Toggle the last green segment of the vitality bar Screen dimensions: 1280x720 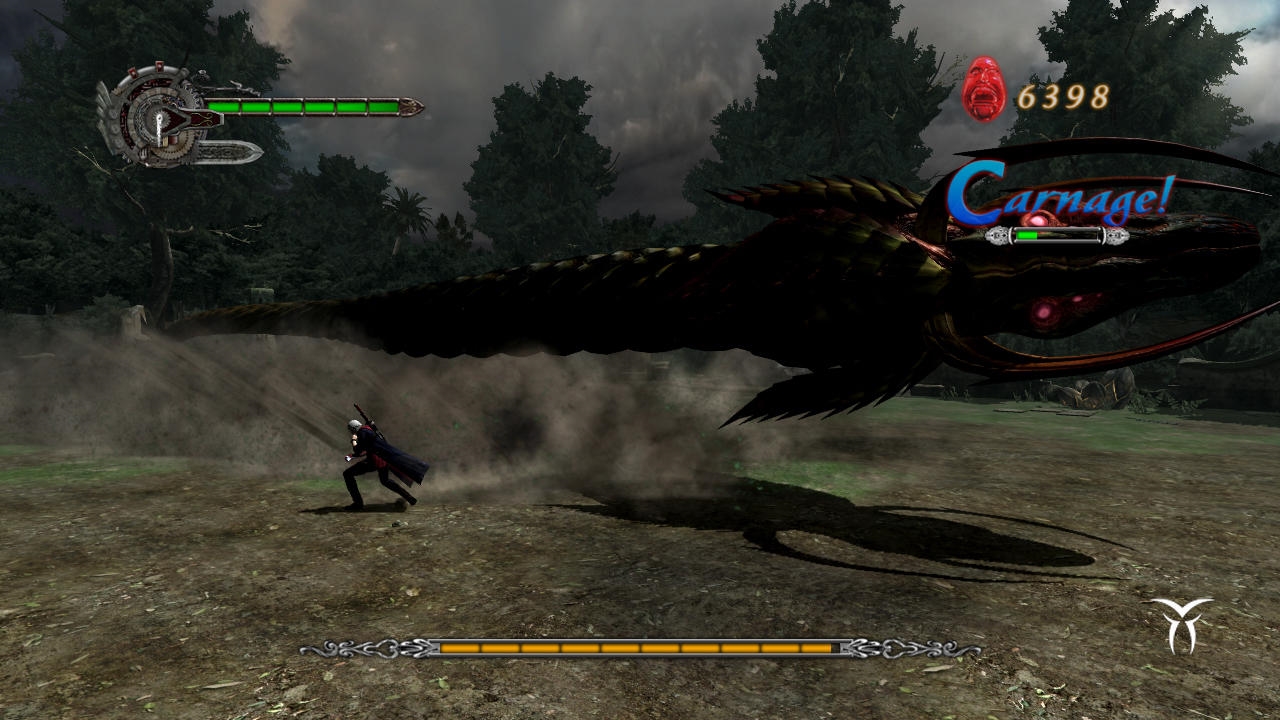382,106
